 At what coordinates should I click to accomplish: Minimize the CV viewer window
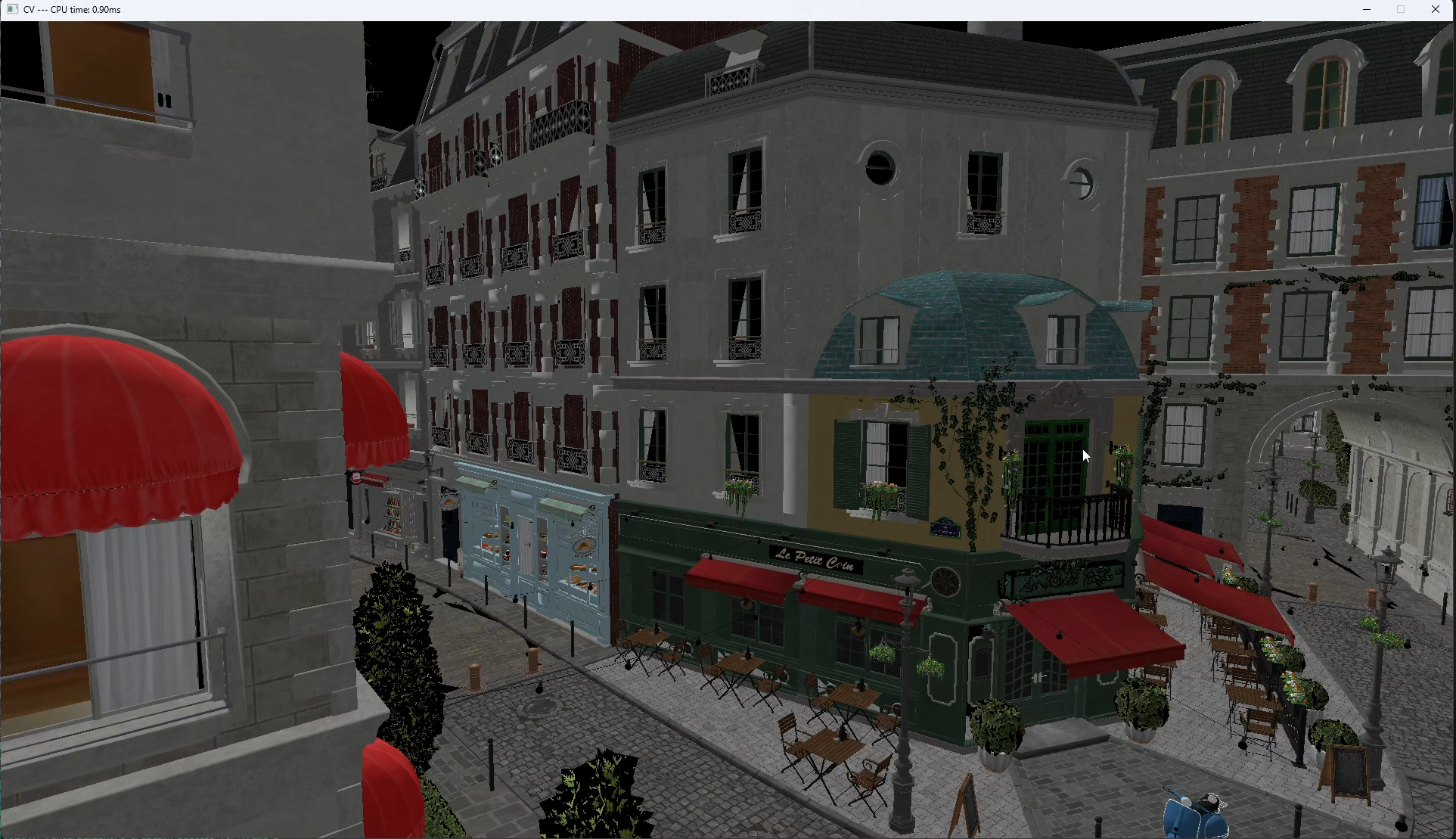[1367, 9]
